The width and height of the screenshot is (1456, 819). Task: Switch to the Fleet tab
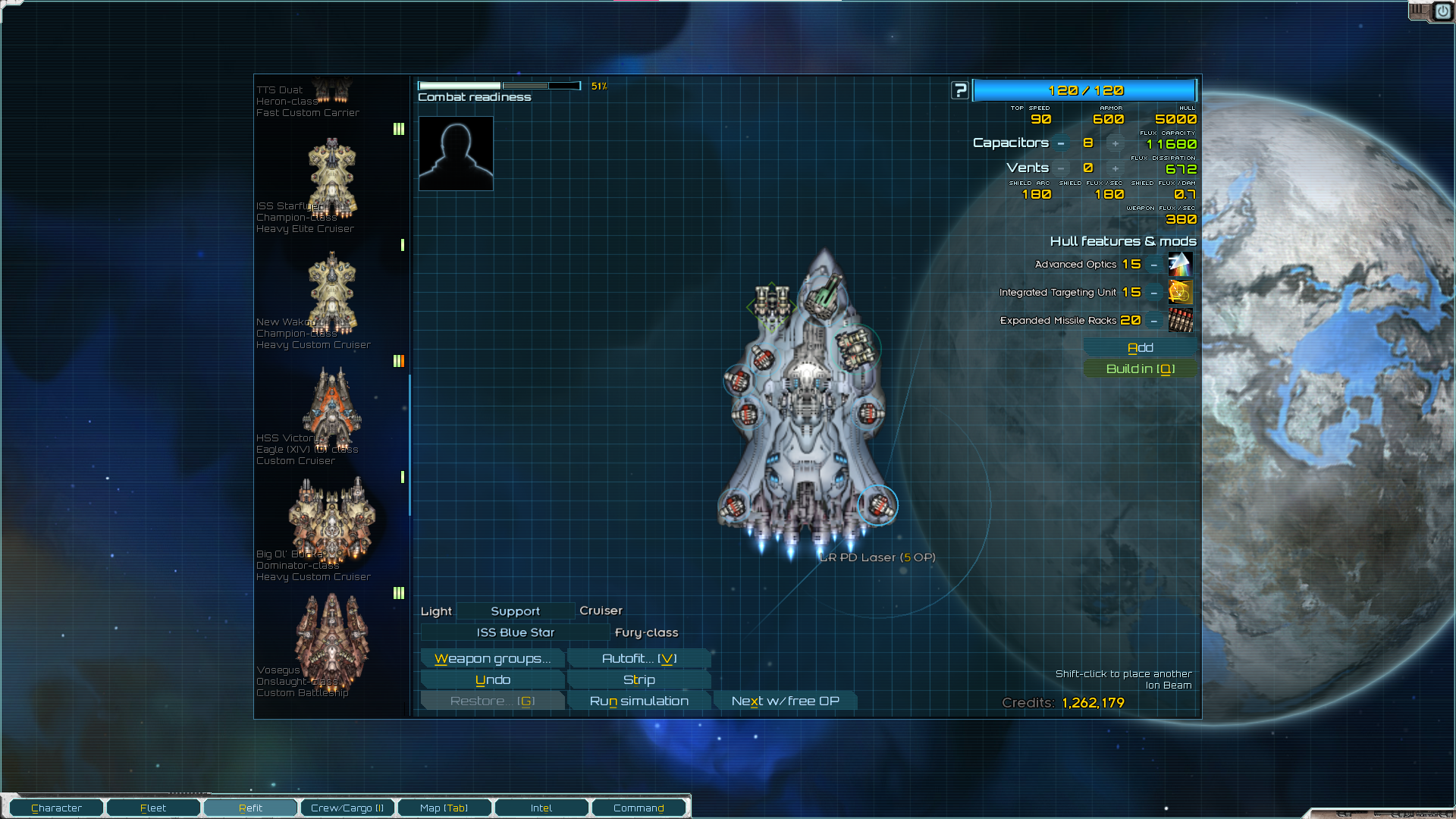coord(153,808)
